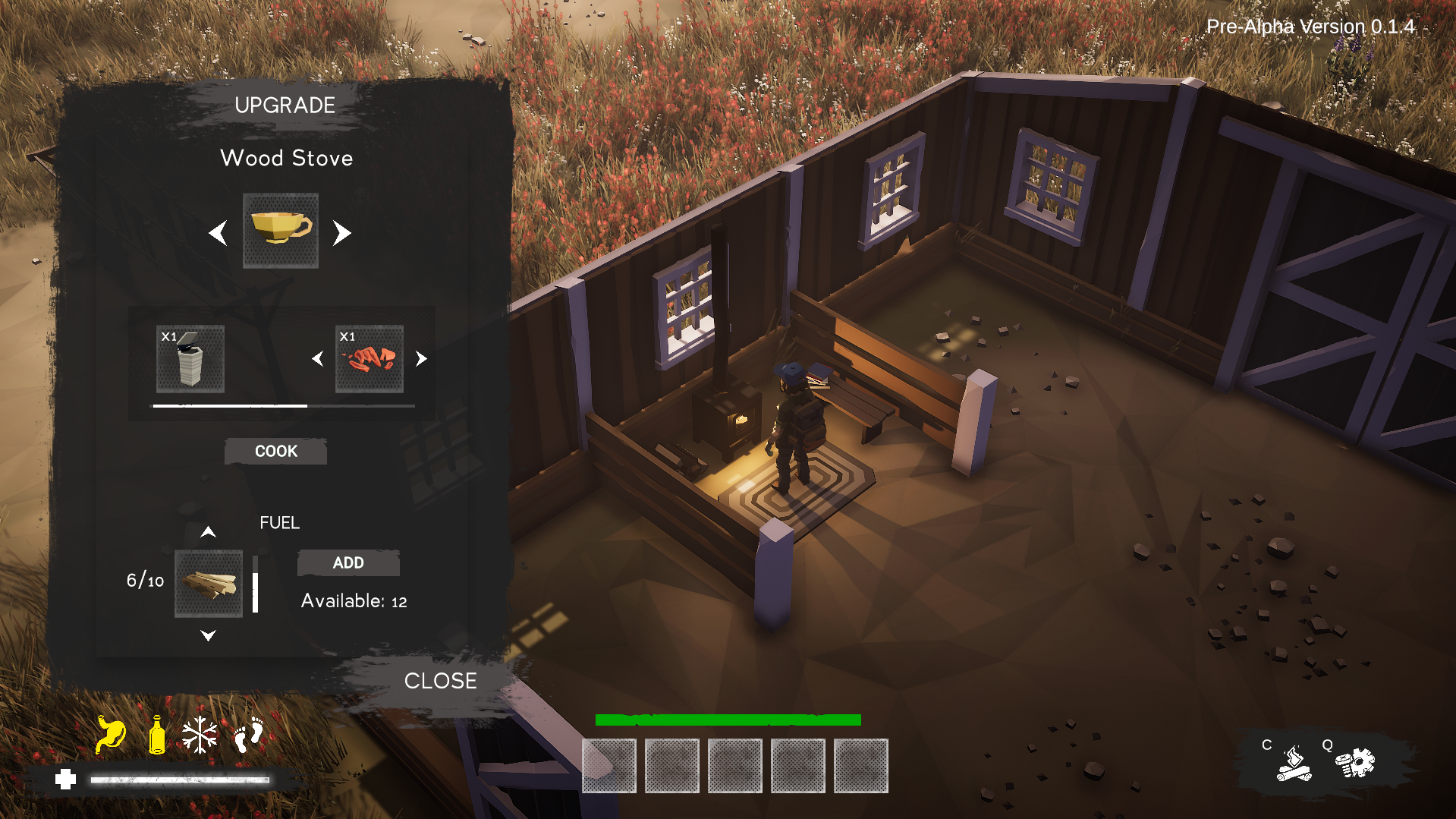Open the campfire build icon

[x=1294, y=764]
